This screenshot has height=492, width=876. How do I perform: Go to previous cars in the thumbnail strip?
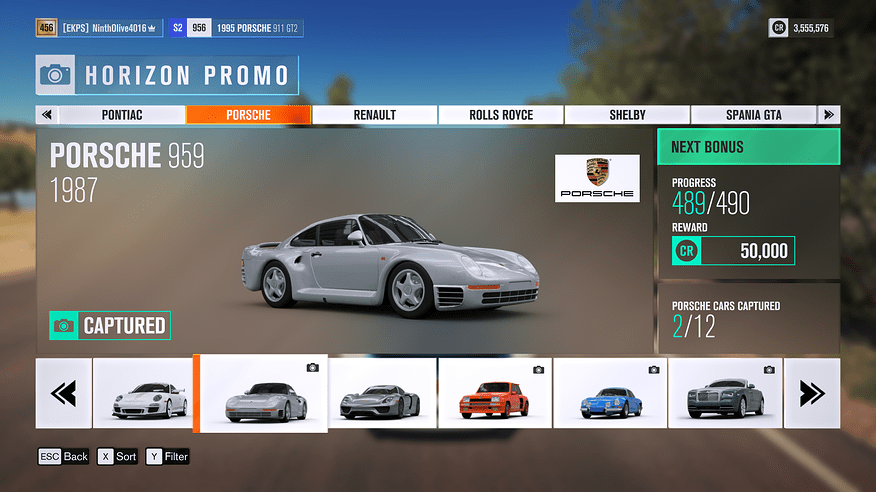pyautogui.click(x=63, y=393)
